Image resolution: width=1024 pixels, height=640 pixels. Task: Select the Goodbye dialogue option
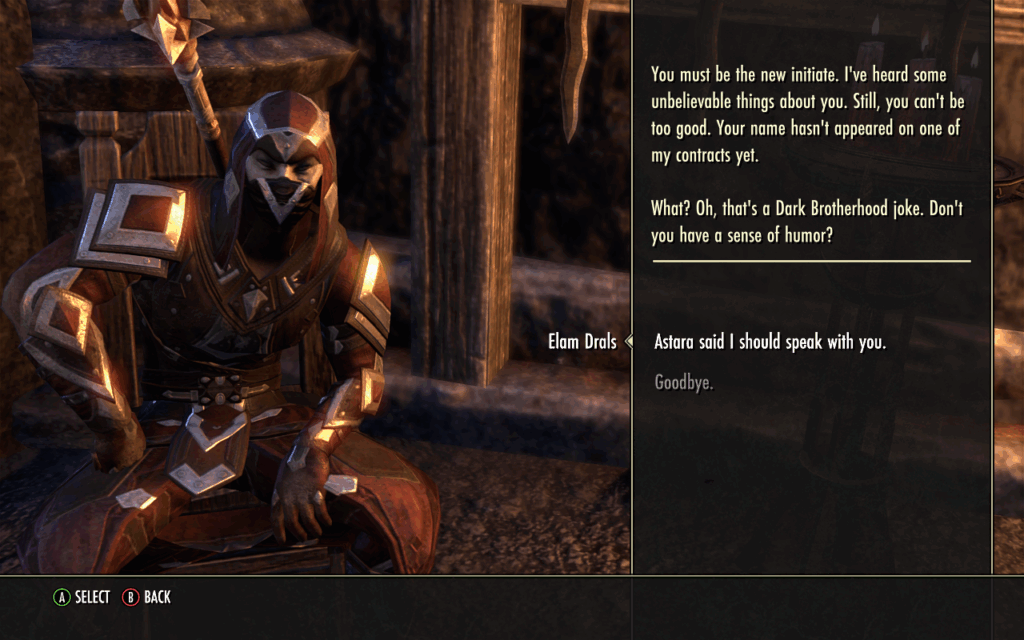click(684, 382)
